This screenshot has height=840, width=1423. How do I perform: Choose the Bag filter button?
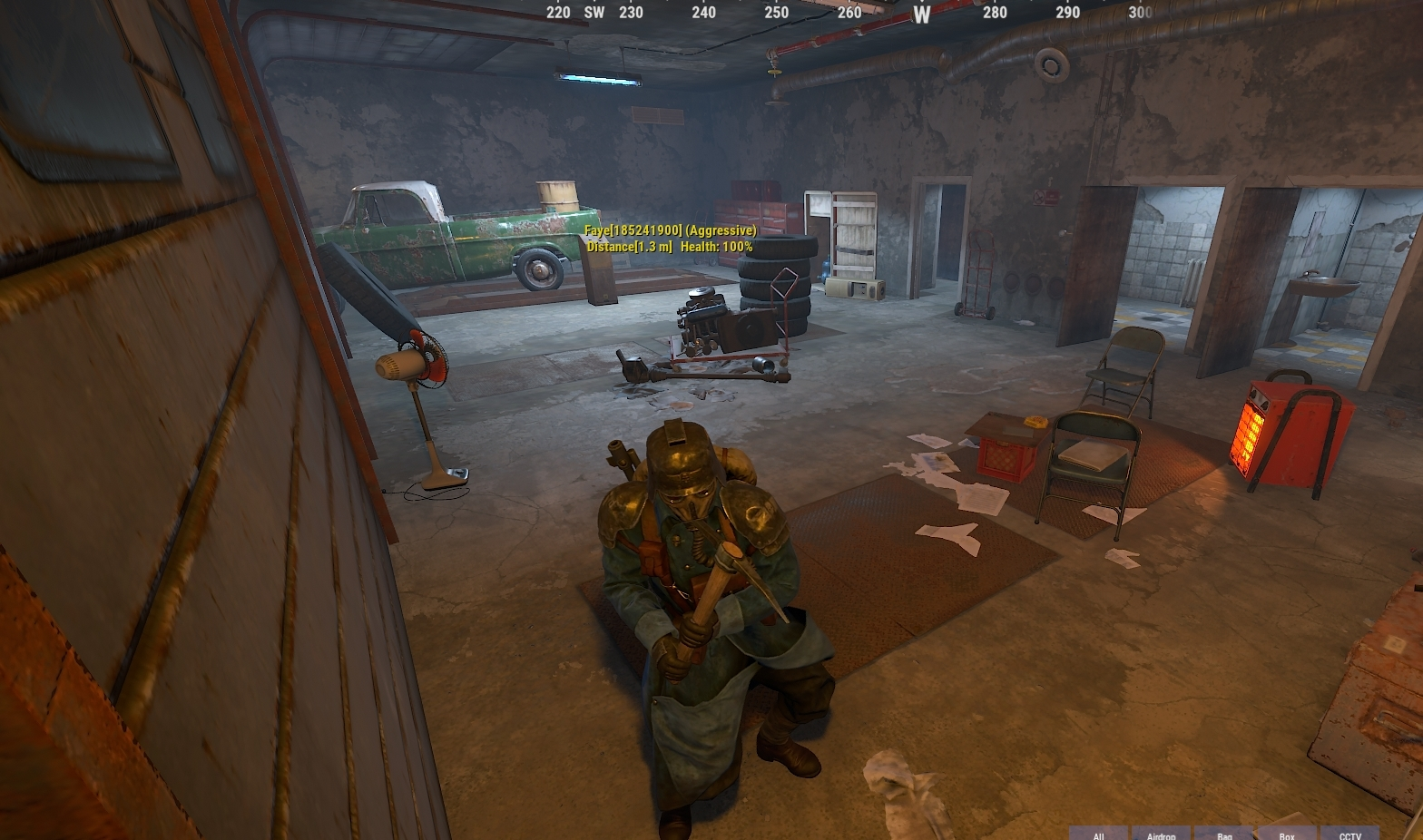click(1224, 834)
